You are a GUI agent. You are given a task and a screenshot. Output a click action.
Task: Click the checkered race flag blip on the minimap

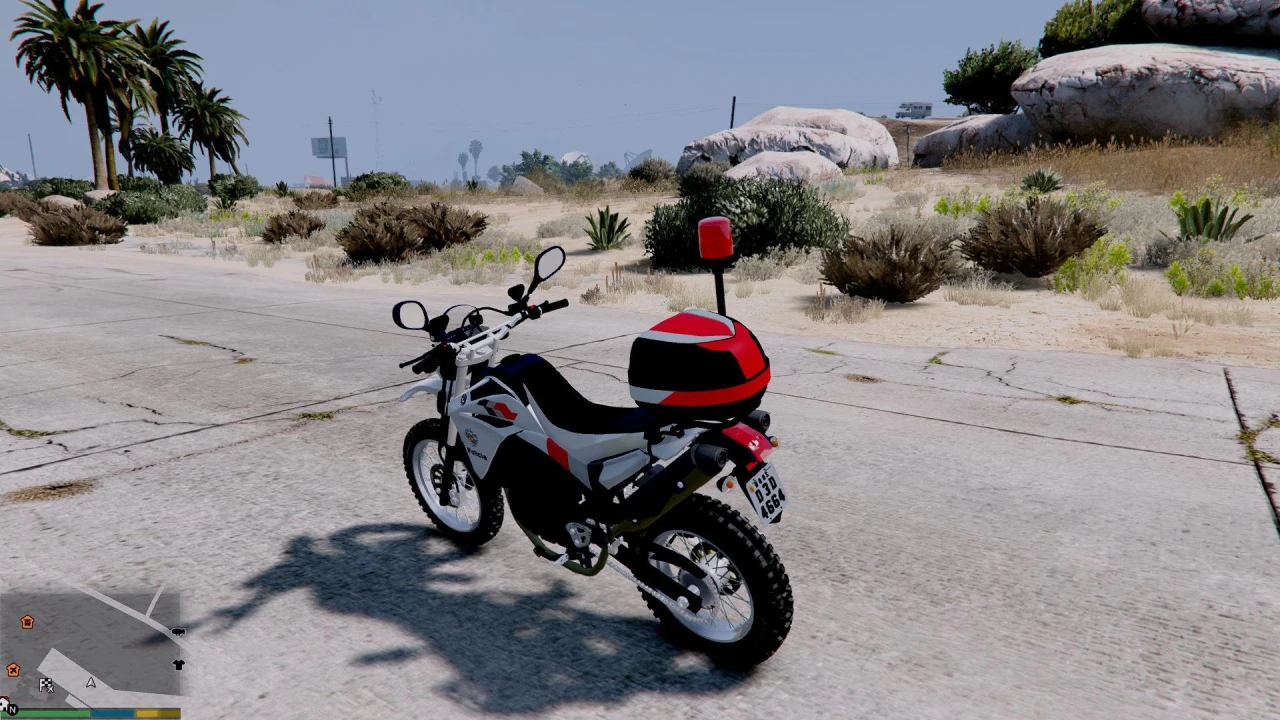[46, 684]
